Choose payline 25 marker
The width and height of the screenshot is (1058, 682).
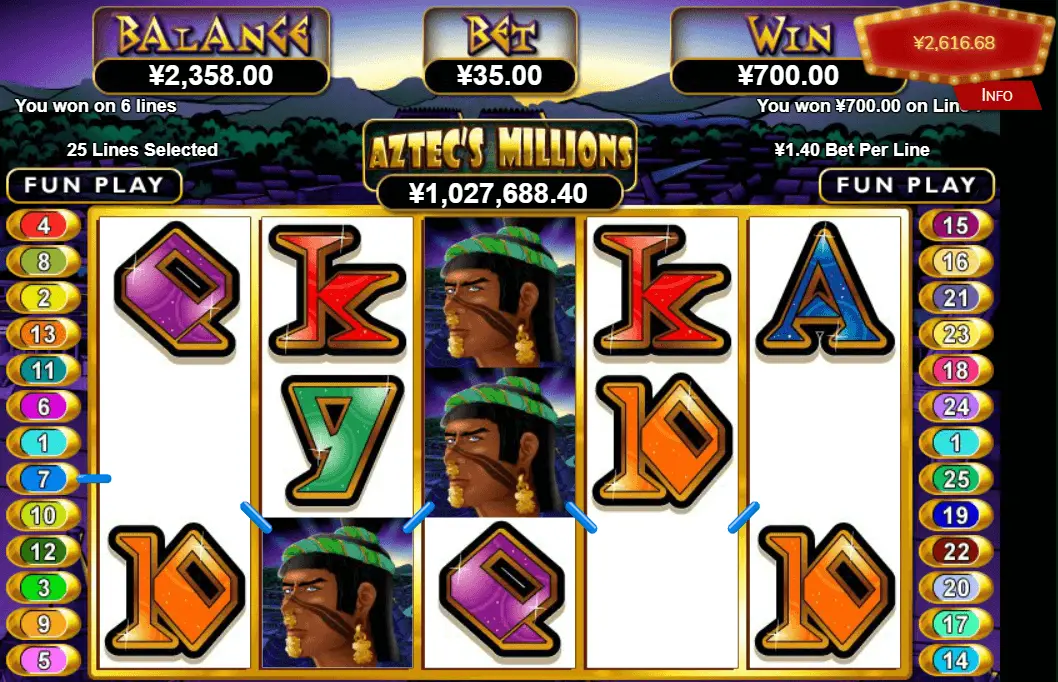[x=956, y=479]
